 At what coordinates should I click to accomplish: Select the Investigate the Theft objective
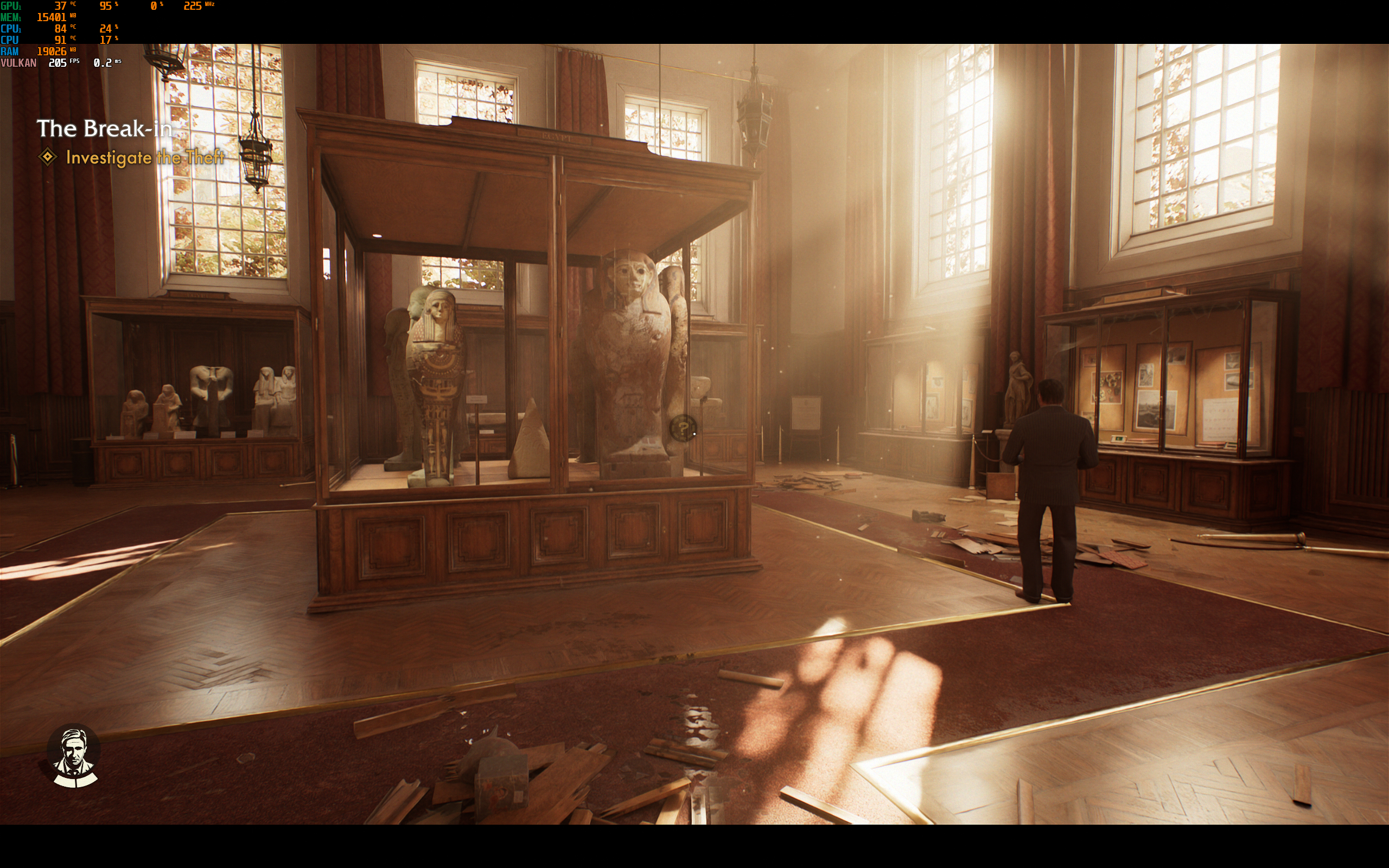[145, 157]
